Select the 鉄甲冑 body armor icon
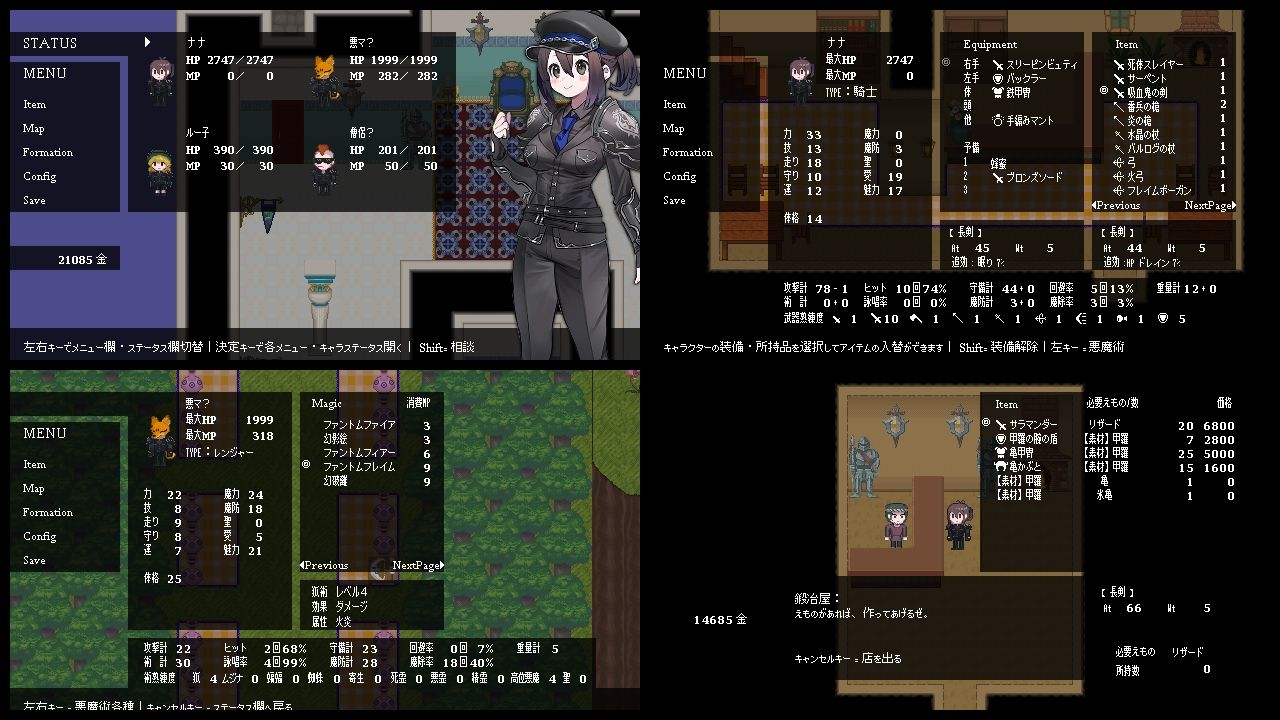The height and width of the screenshot is (720, 1280). pyautogui.click(x=997, y=92)
